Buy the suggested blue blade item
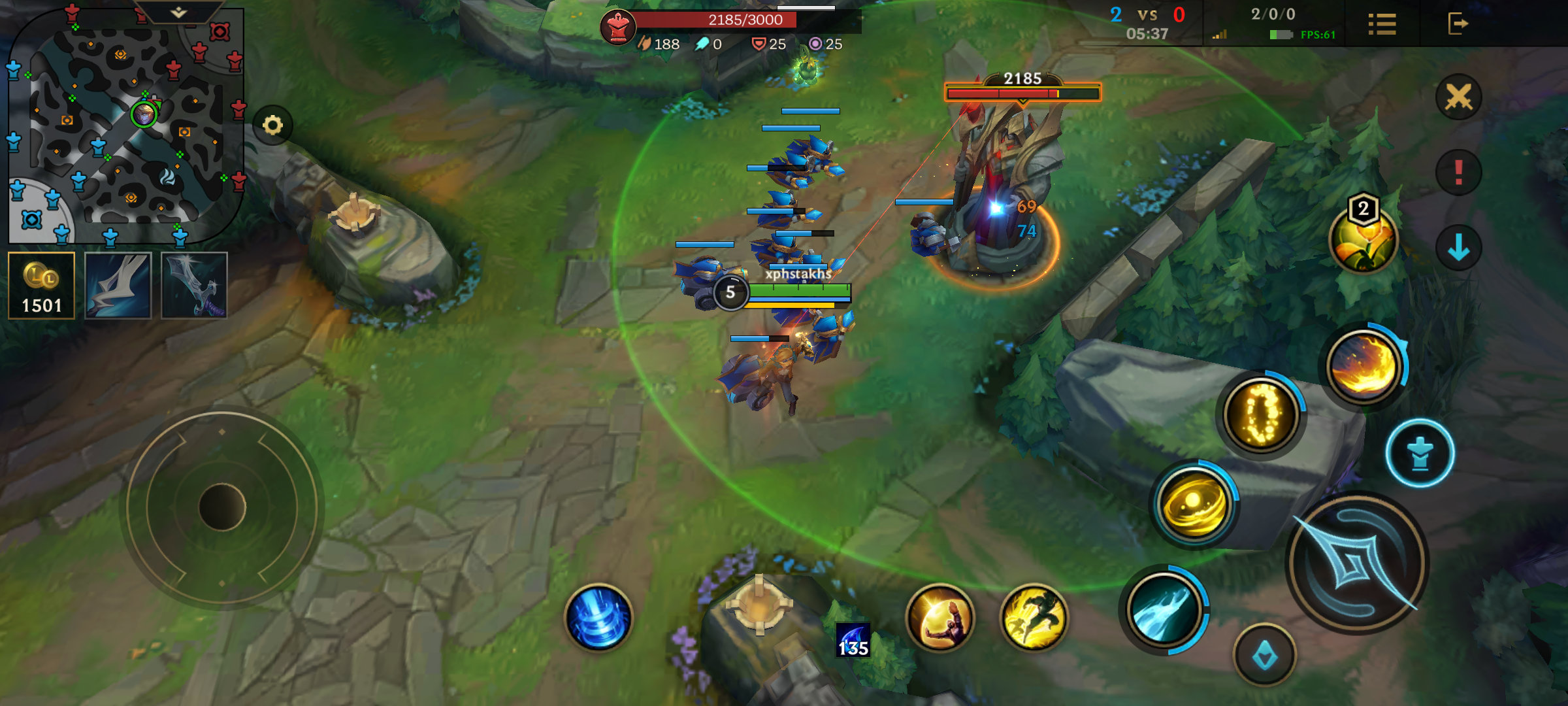The height and width of the screenshot is (706, 1568). 118,286
